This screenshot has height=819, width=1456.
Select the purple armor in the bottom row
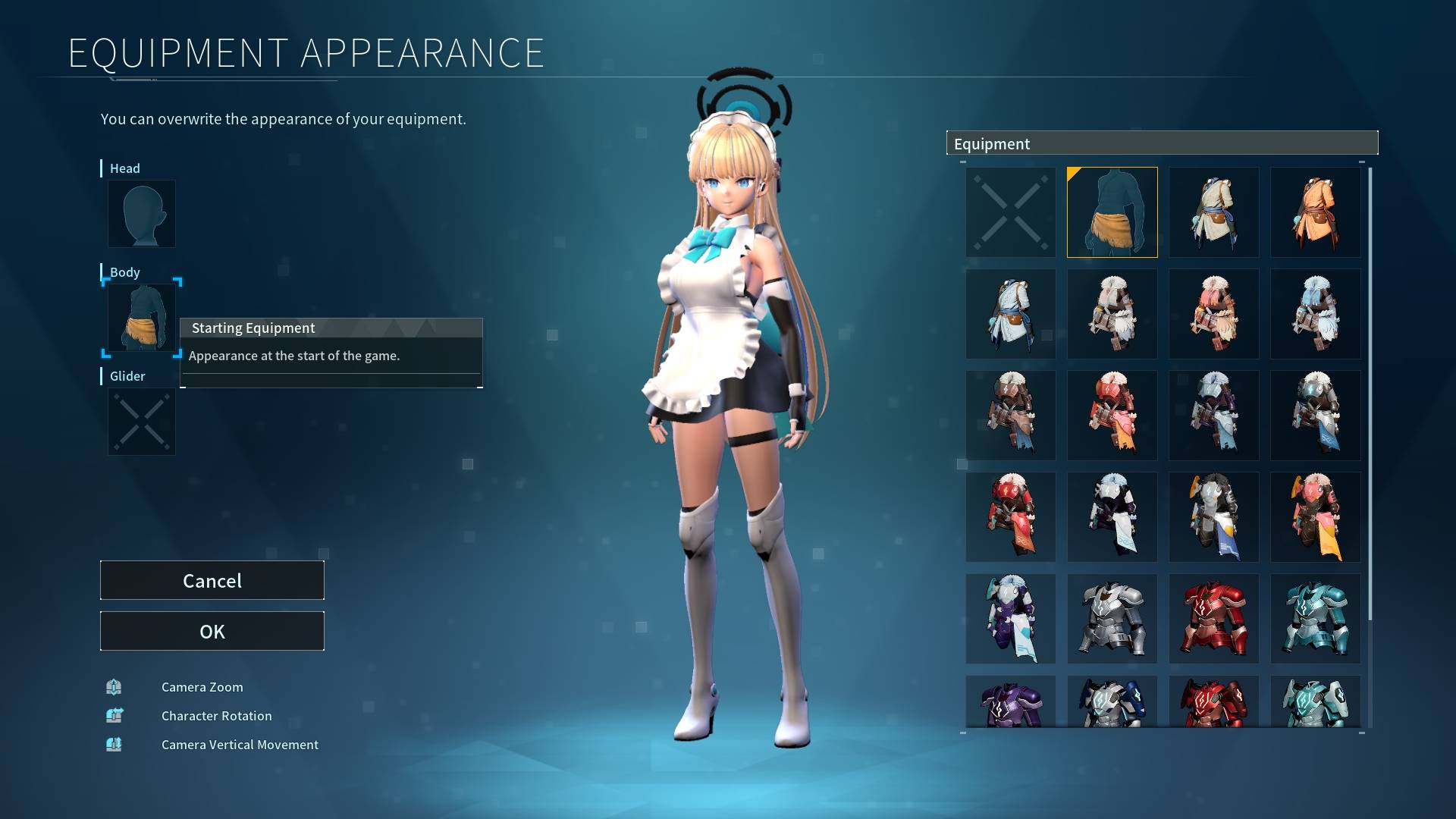[1010, 705]
